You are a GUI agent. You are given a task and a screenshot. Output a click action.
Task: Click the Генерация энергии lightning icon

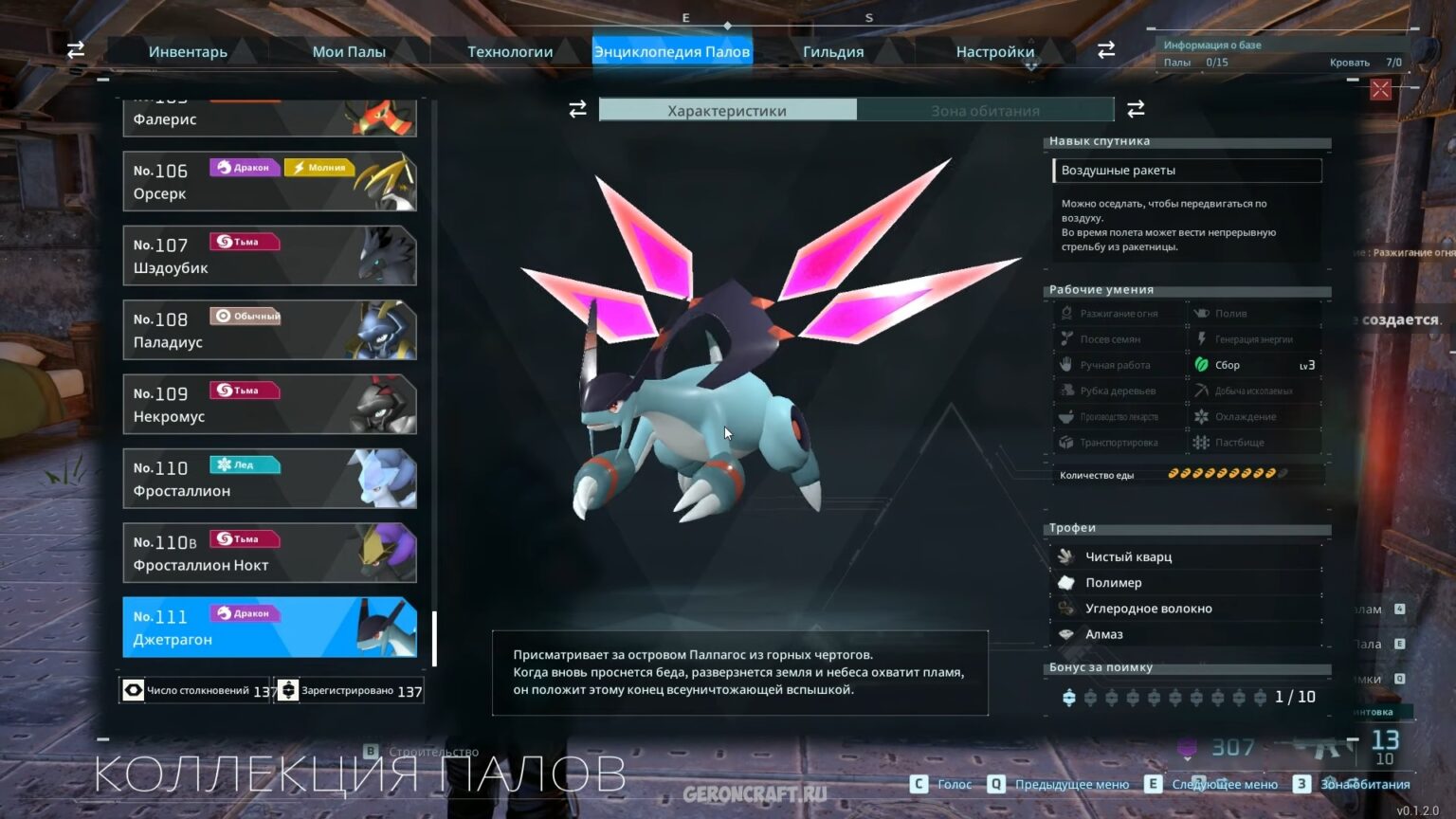coord(1203,338)
